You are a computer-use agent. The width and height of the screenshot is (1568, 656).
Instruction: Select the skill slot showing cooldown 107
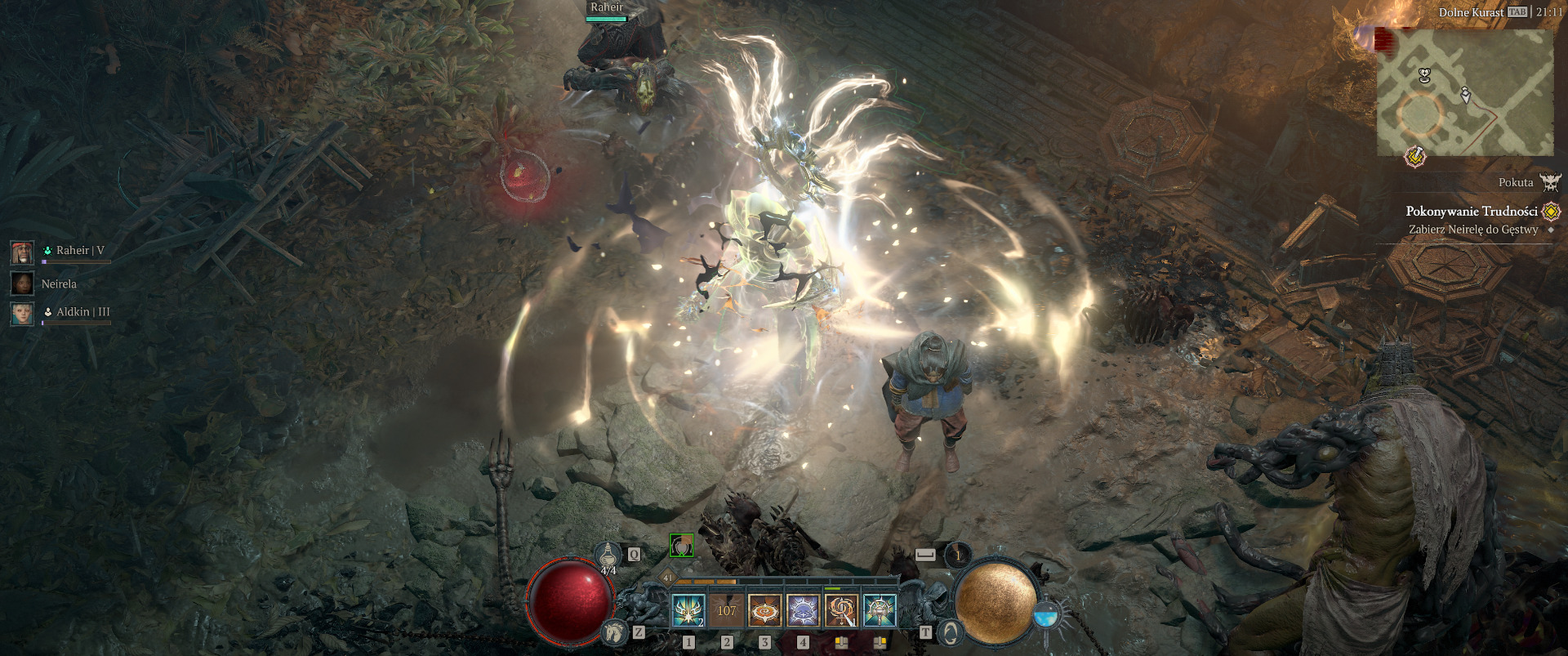pyautogui.click(x=726, y=610)
